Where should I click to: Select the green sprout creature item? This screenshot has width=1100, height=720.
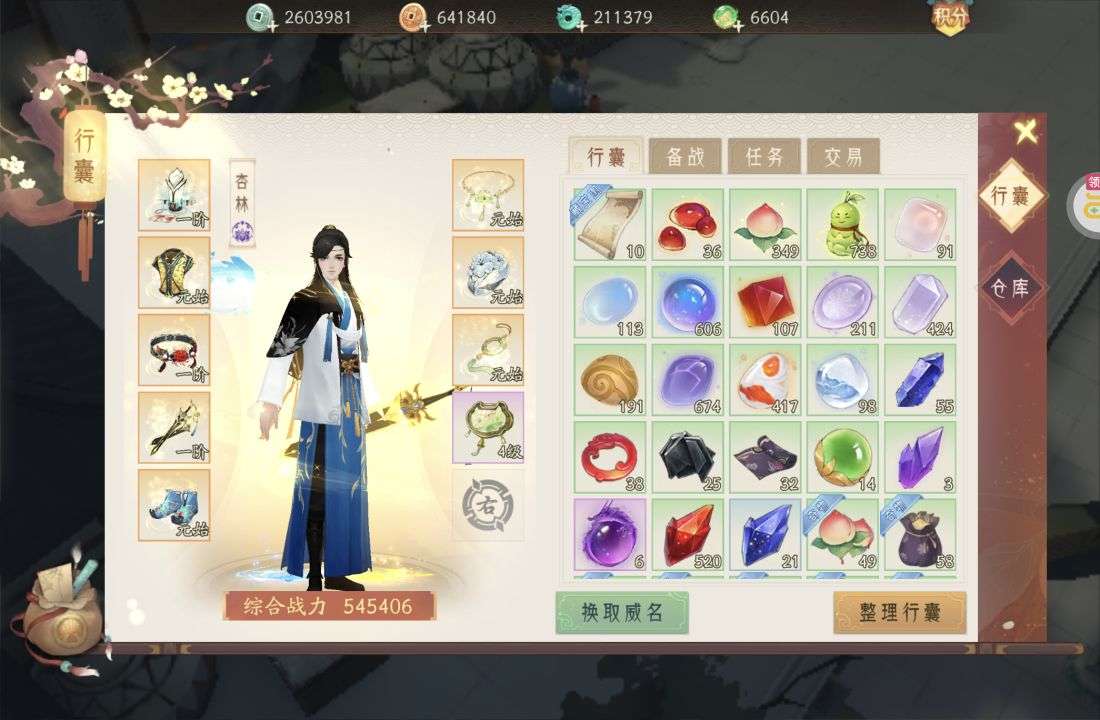[843, 224]
